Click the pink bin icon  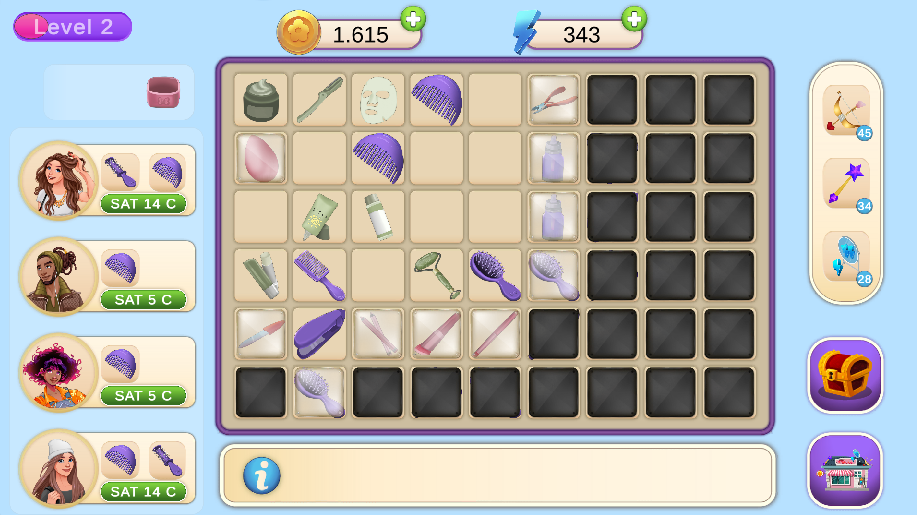click(163, 92)
